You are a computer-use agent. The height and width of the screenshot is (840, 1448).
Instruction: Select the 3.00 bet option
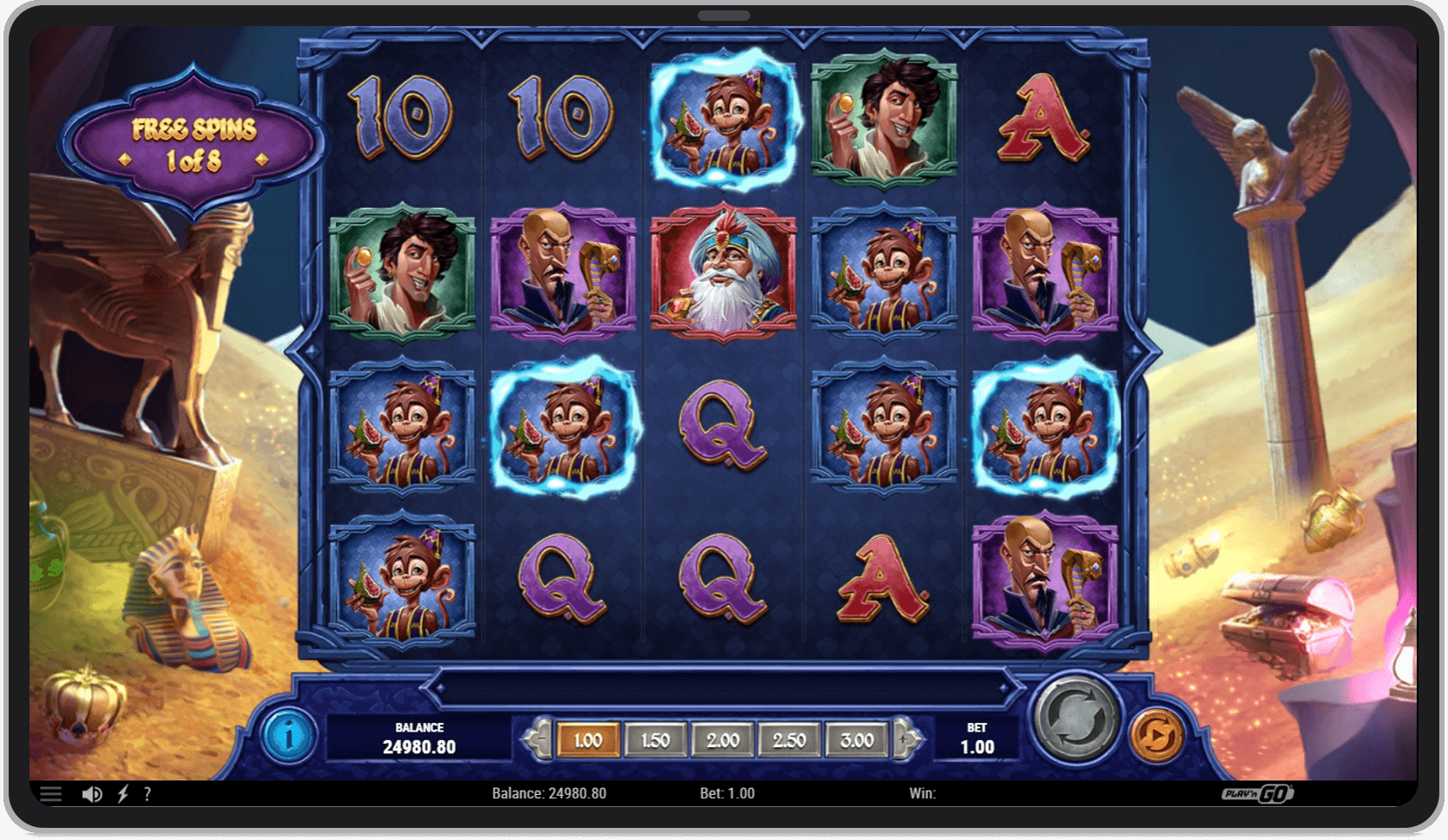856,741
